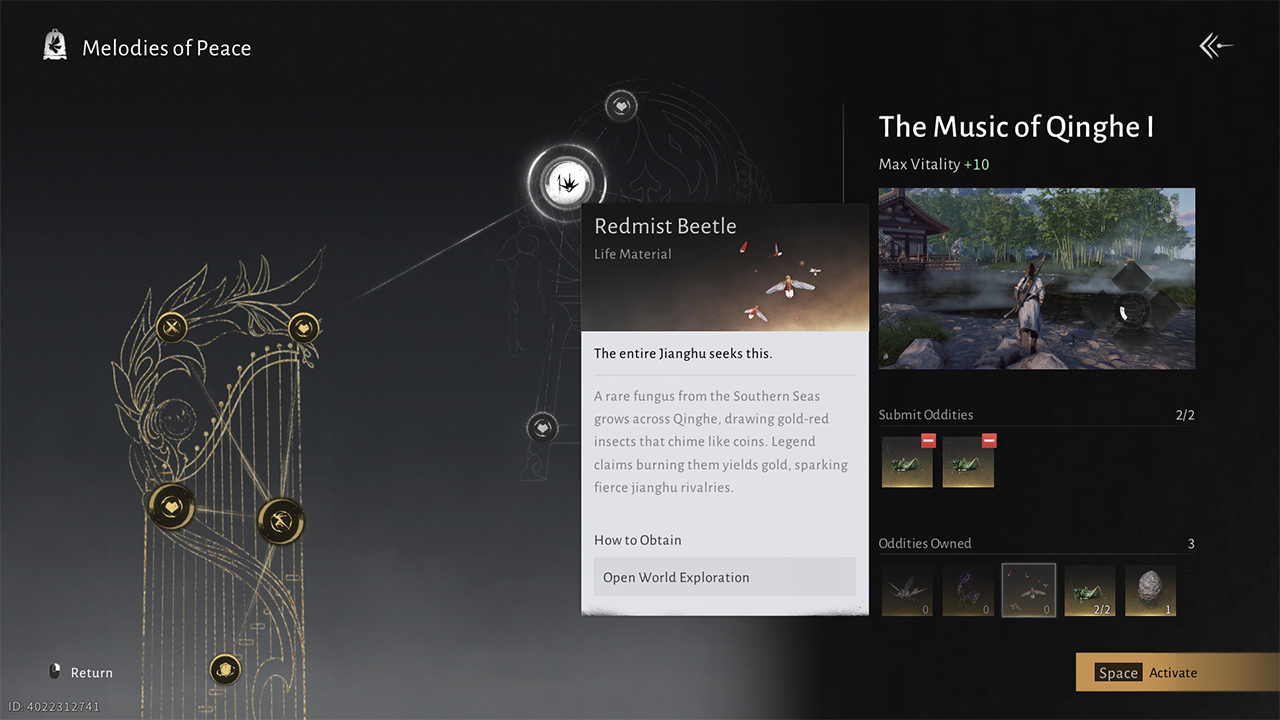This screenshot has width=1280, height=720.
Task: Select the crossed-weapons node on the harp
Action: click(x=171, y=327)
